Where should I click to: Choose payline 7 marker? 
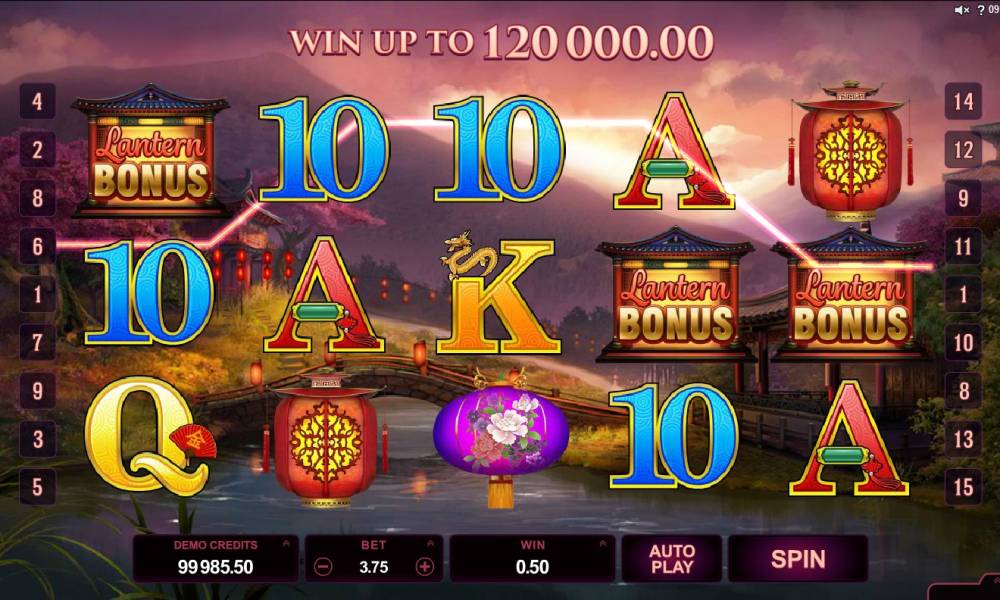coord(37,343)
